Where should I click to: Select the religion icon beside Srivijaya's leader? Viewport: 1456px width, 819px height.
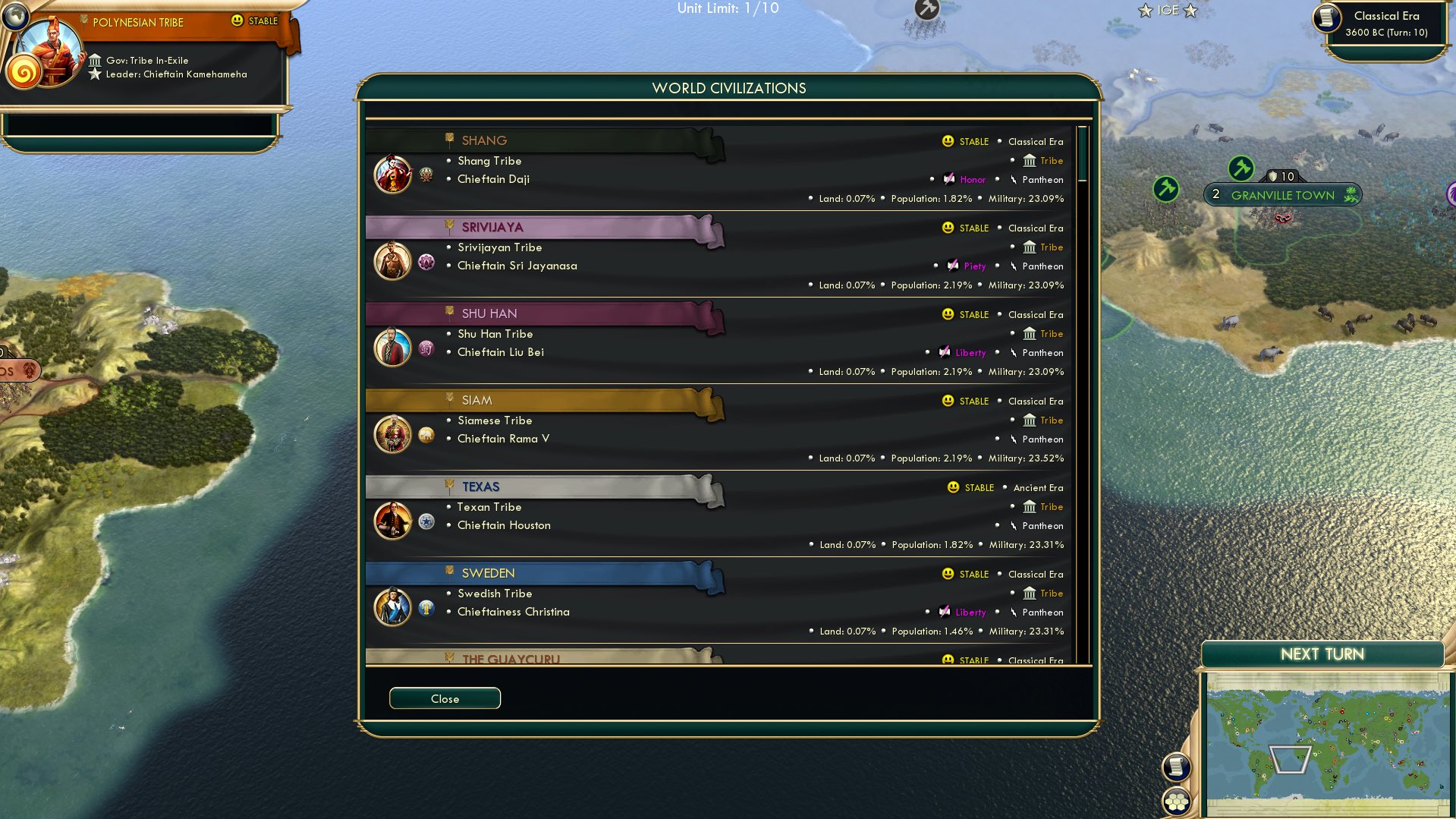pos(425,261)
